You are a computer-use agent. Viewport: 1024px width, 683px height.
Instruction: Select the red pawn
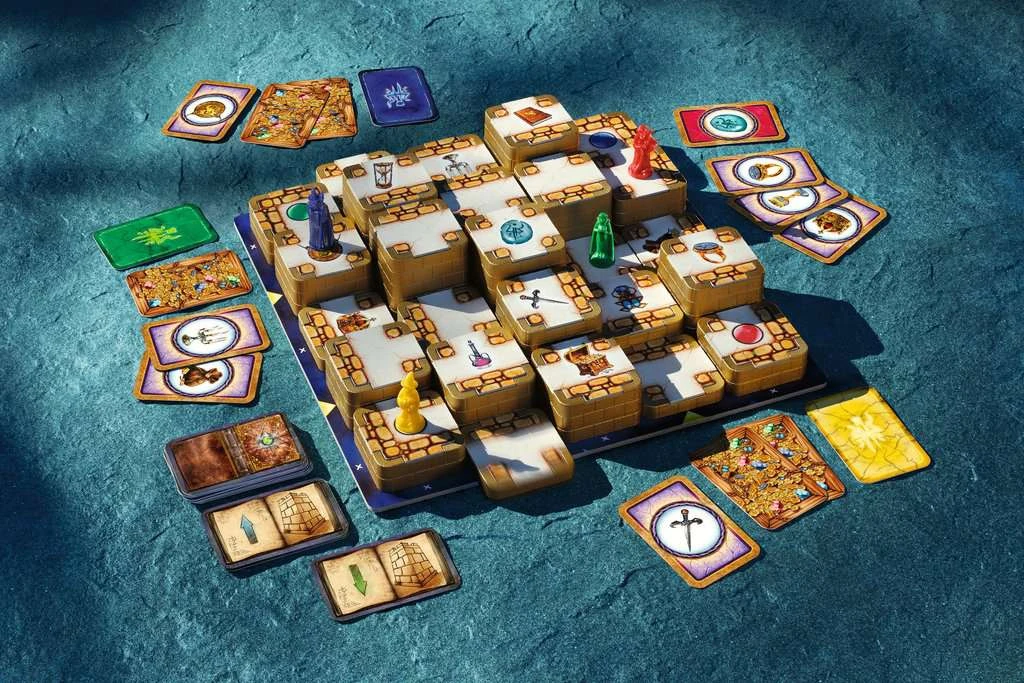(641, 152)
